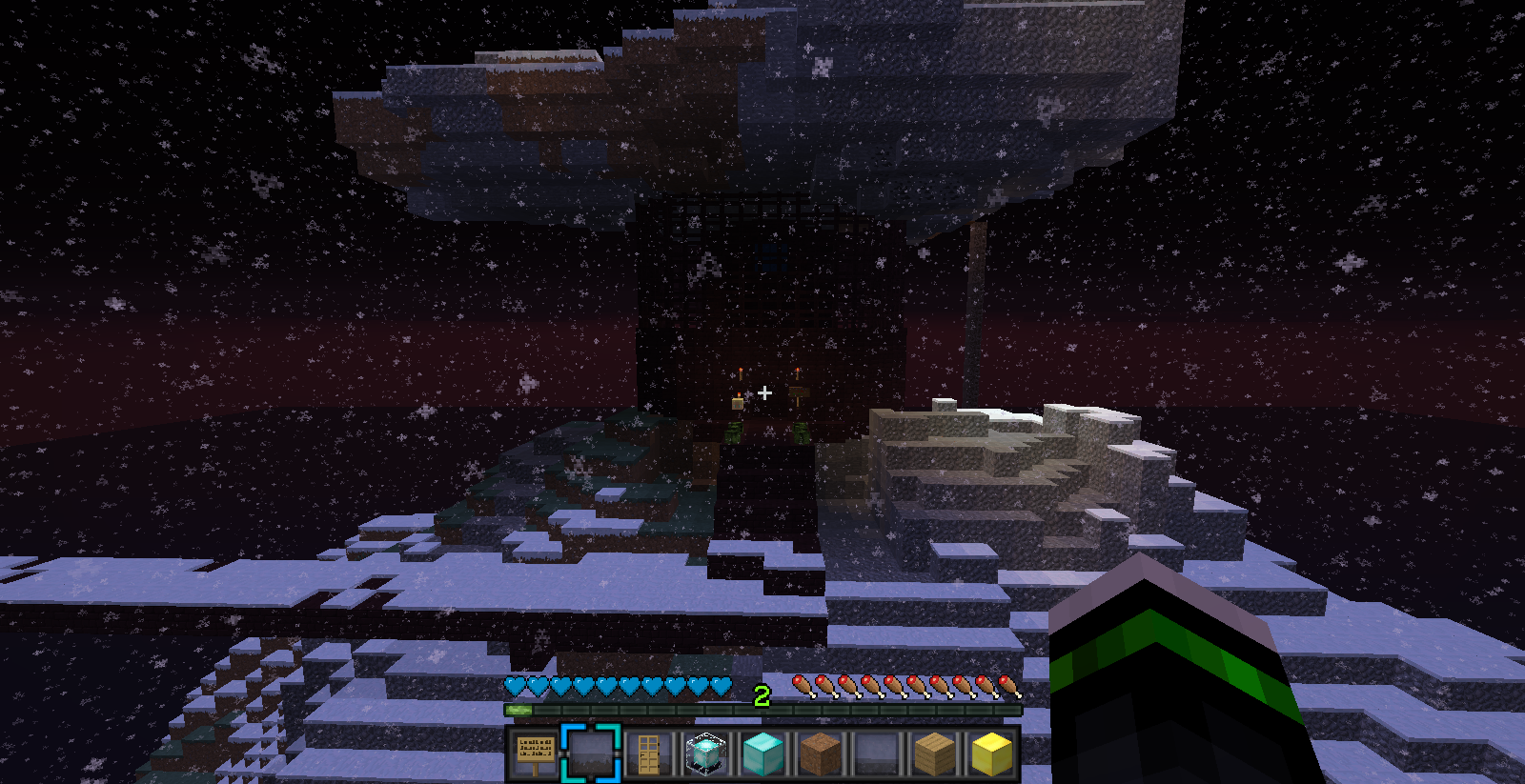
Task: Switch to the dirt block slot
Action: pos(821,754)
